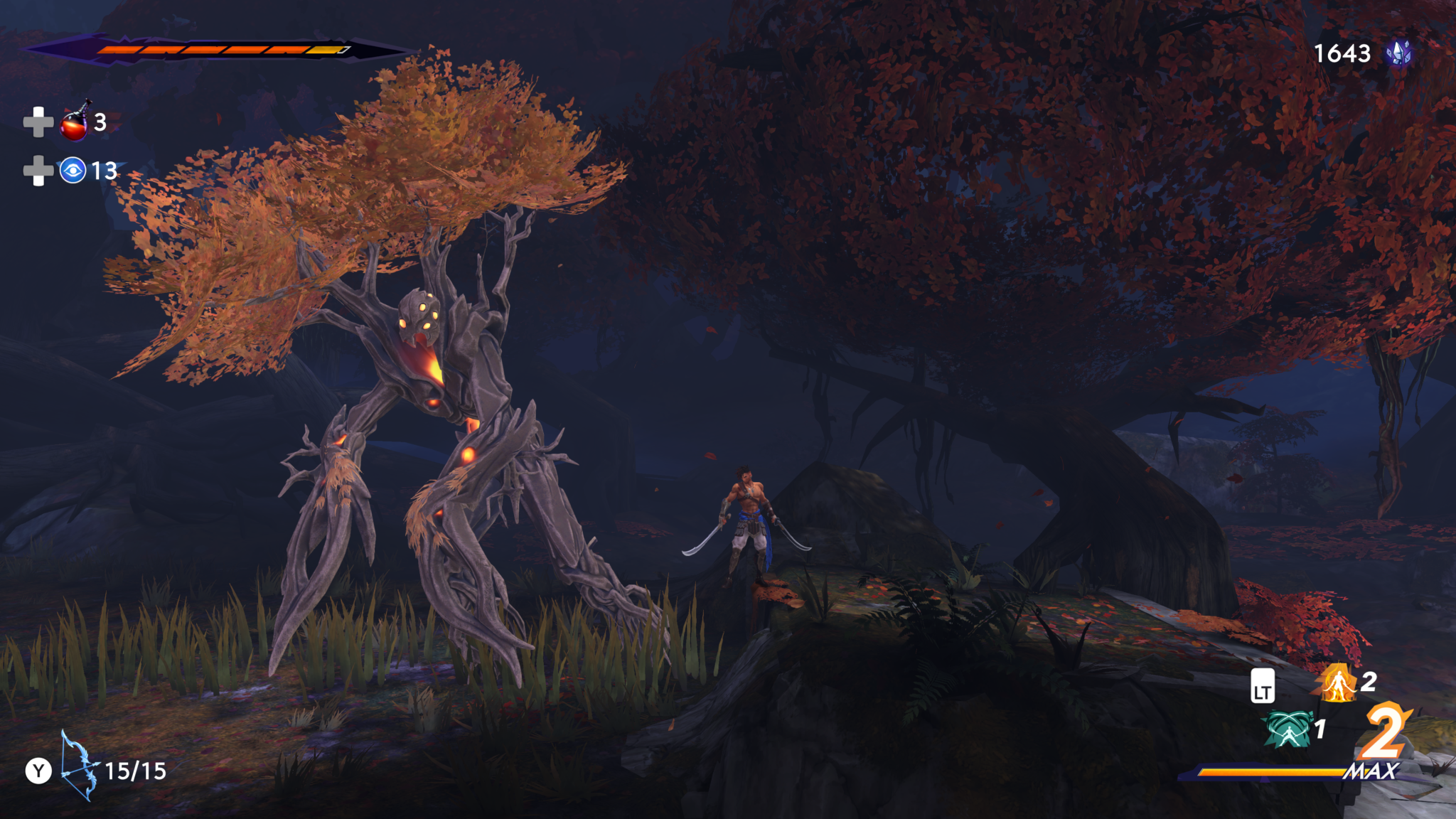Select the red healing potion icon
Image resolution: width=1456 pixels, height=819 pixels.
pyautogui.click(x=75, y=122)
